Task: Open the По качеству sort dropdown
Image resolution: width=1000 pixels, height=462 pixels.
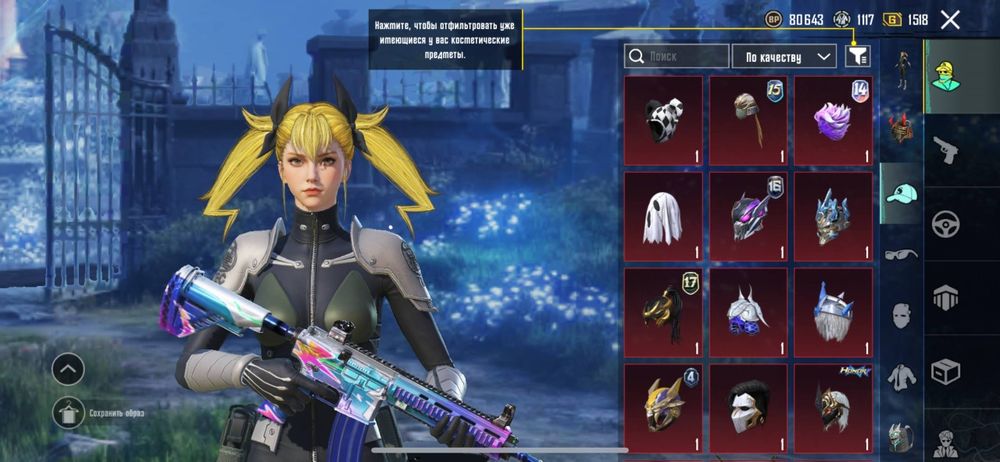Action: click(x=784, y=56)
